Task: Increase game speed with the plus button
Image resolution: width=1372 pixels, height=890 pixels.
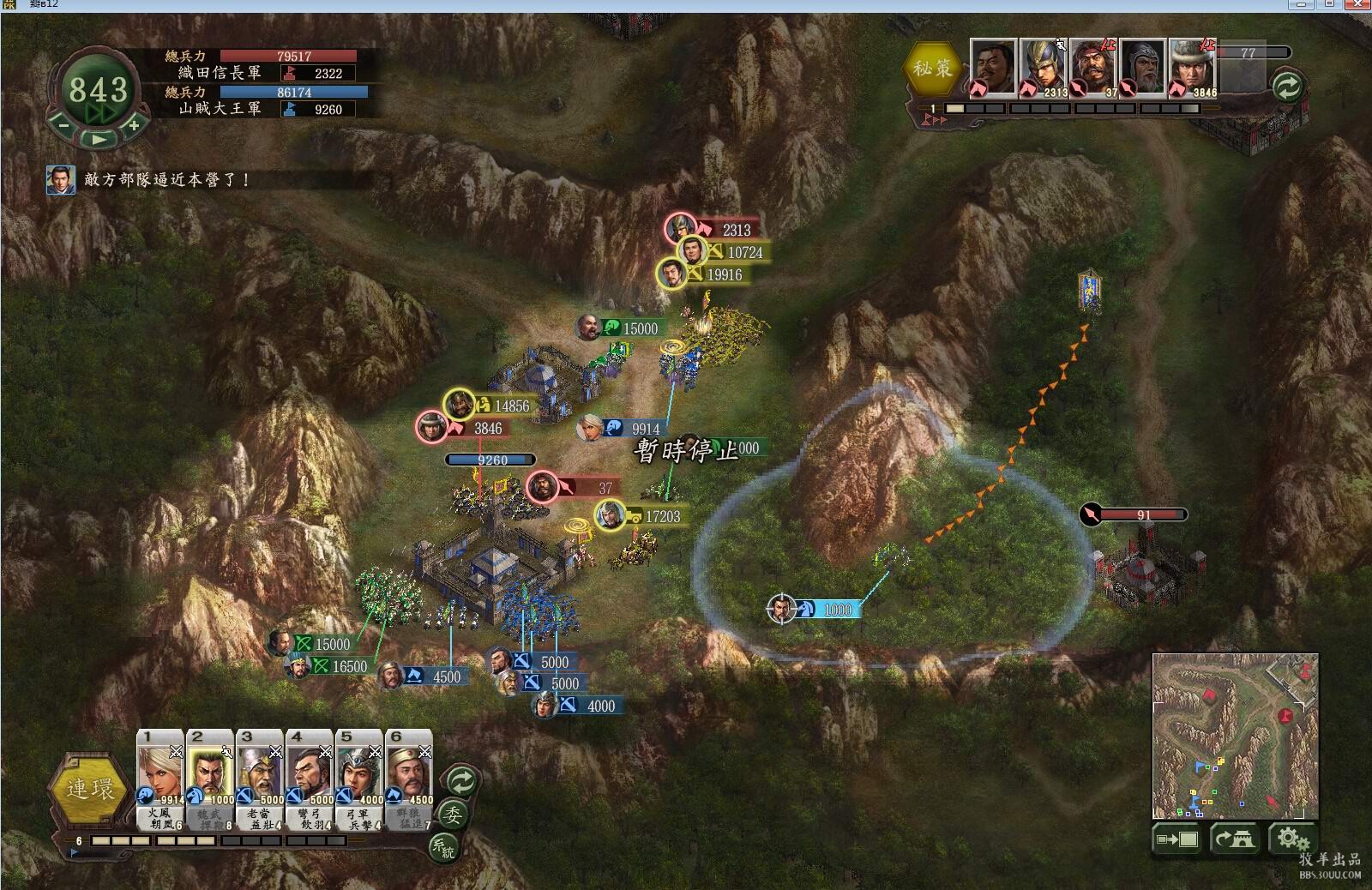Action: [x=134, y=125]
